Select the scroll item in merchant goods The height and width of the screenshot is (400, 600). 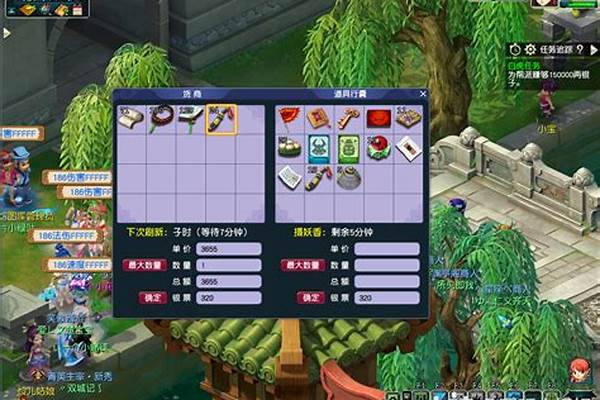coord(131,119)
